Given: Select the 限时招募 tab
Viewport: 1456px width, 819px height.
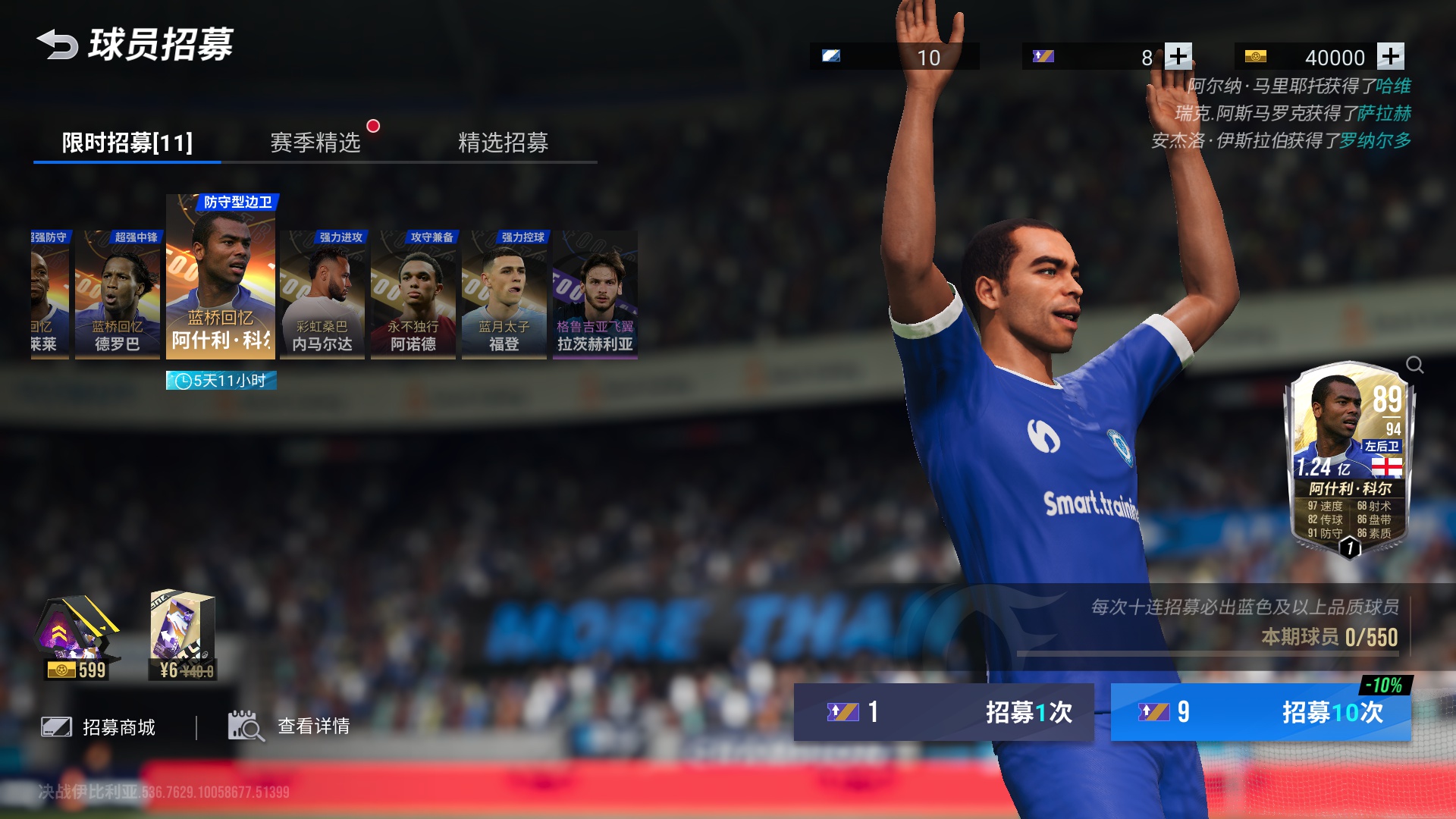Looking at the screenshot, I should point(127,142).
